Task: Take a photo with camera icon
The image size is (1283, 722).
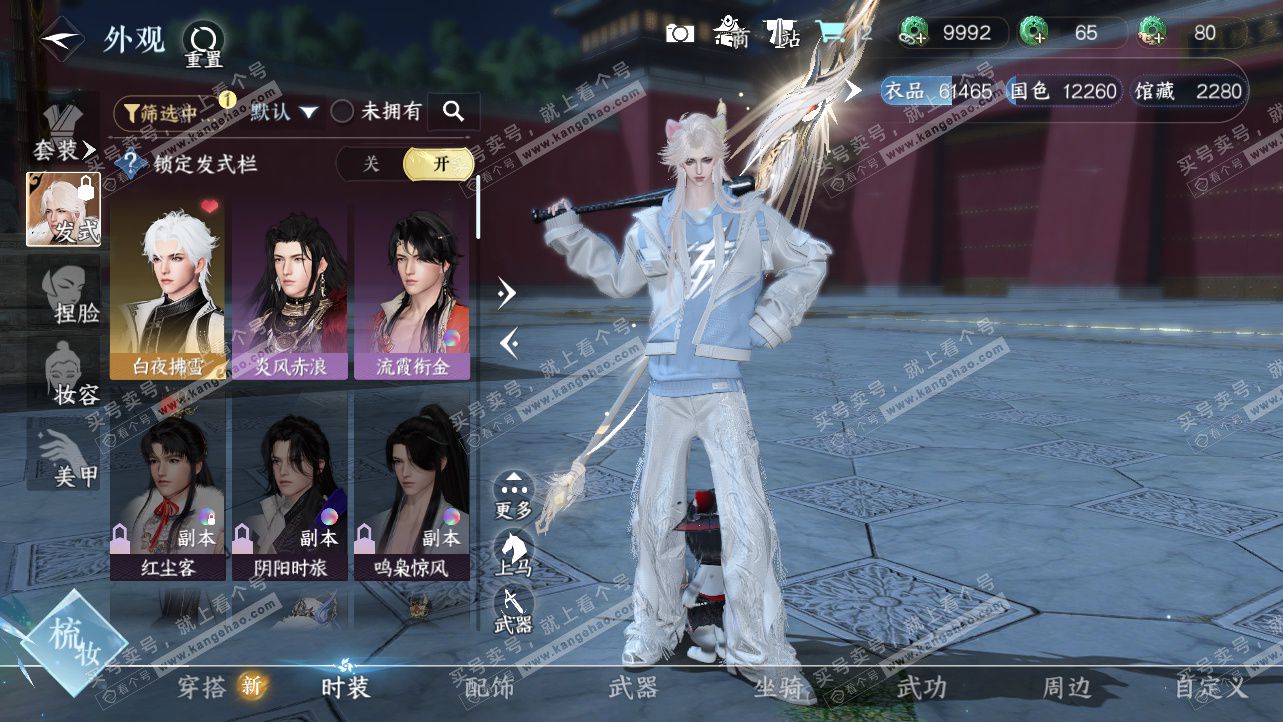Action: coord(680,33)
